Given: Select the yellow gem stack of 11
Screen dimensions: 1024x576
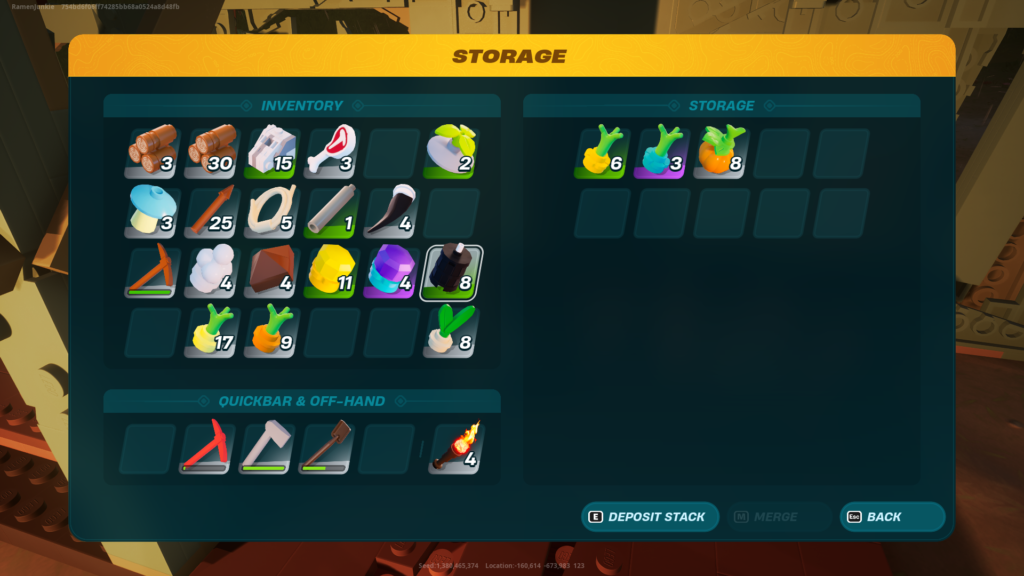Looking at the screenshot, I should click(331, 272).
